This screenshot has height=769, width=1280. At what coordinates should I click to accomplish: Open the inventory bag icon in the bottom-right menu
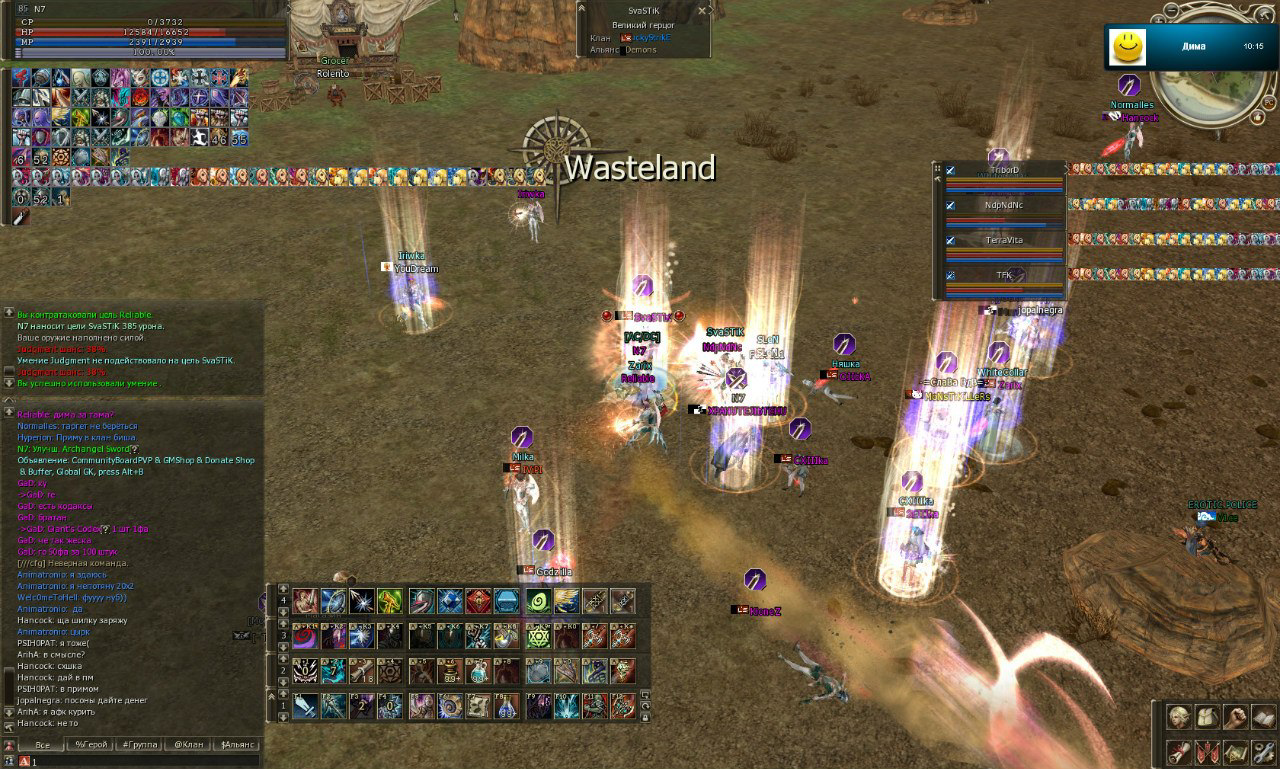[1206, 716]
